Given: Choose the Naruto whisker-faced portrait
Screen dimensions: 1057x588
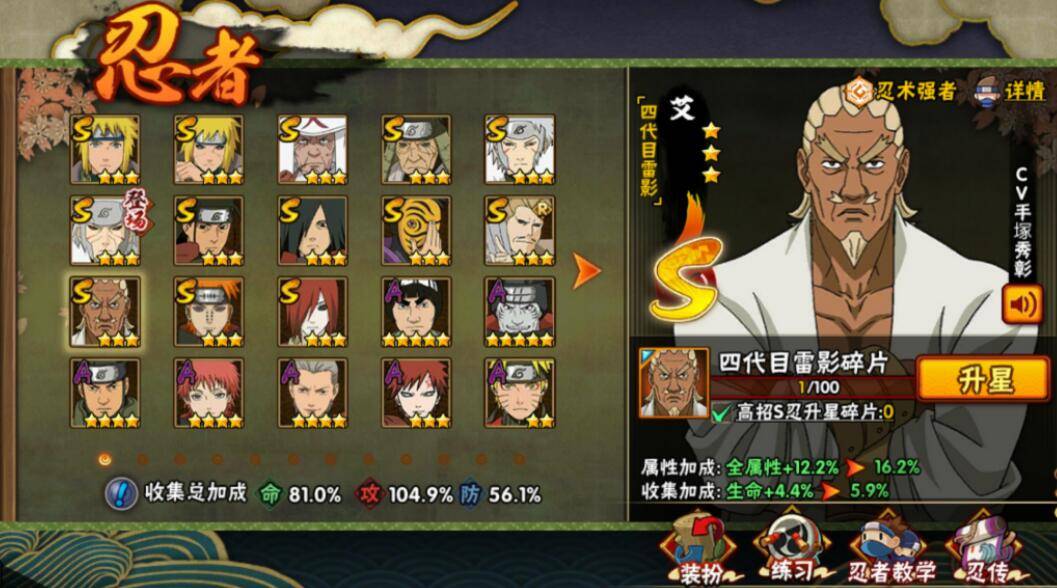Looking at the screenshot, I should click(520, 393).
